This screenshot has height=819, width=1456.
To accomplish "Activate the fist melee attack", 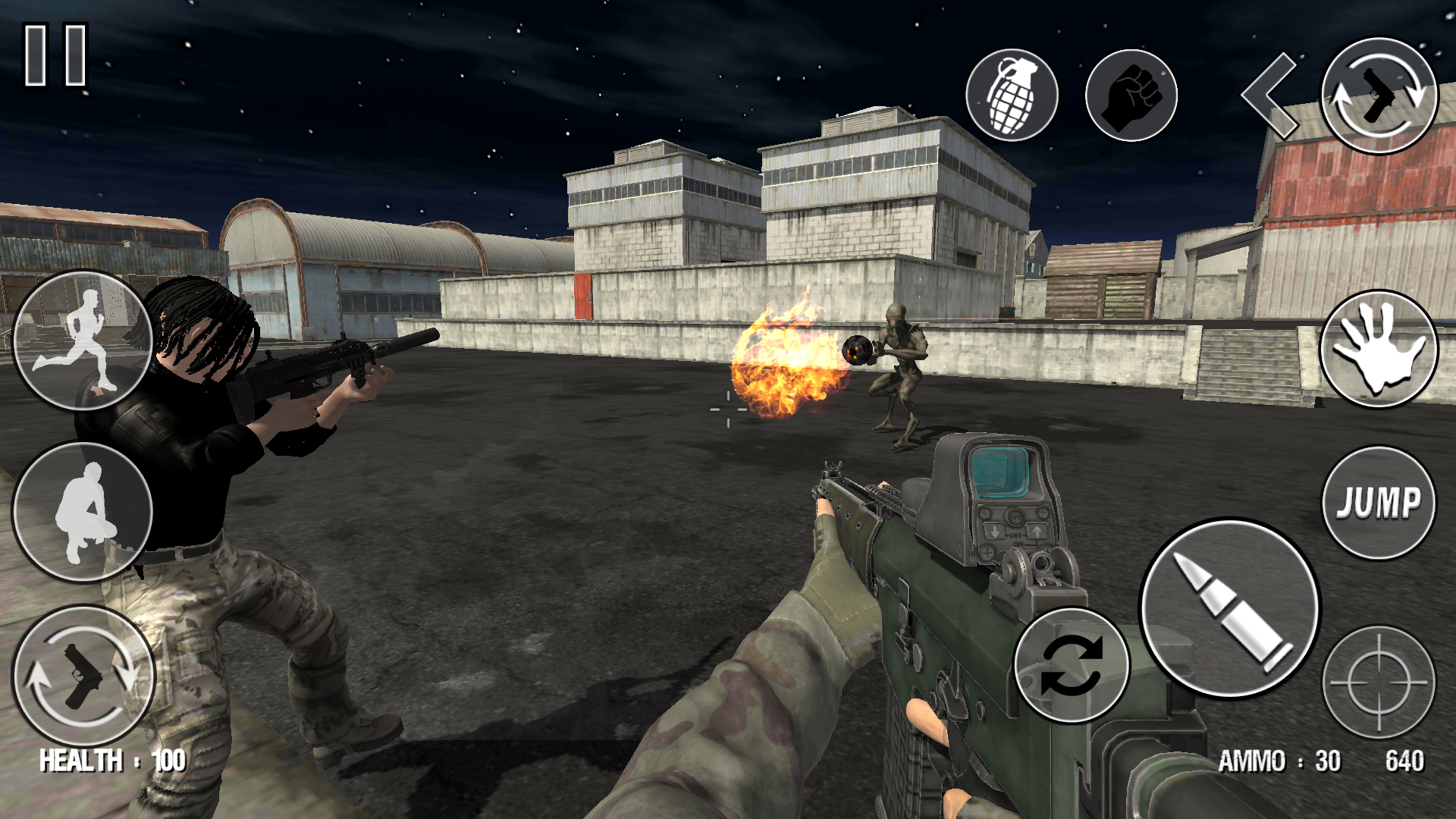I will (1131, 96).
